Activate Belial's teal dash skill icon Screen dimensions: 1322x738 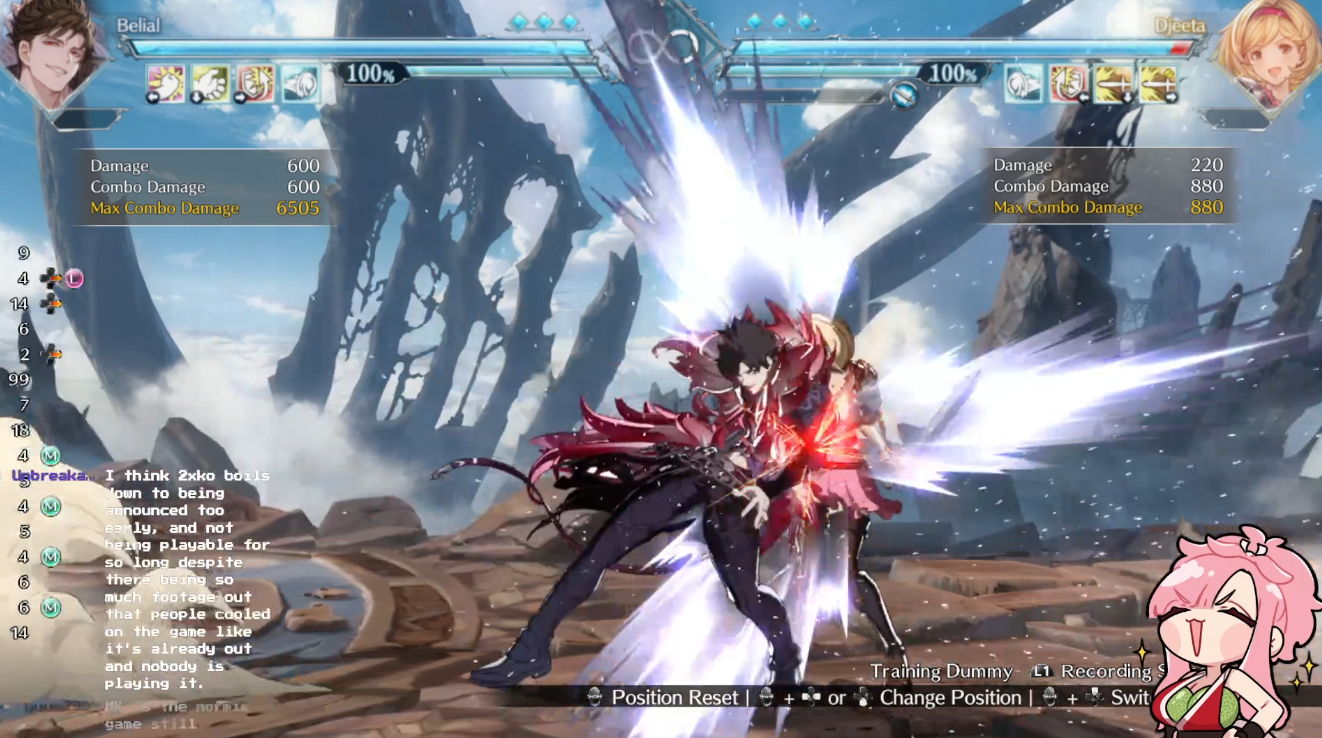coord(300,84)
